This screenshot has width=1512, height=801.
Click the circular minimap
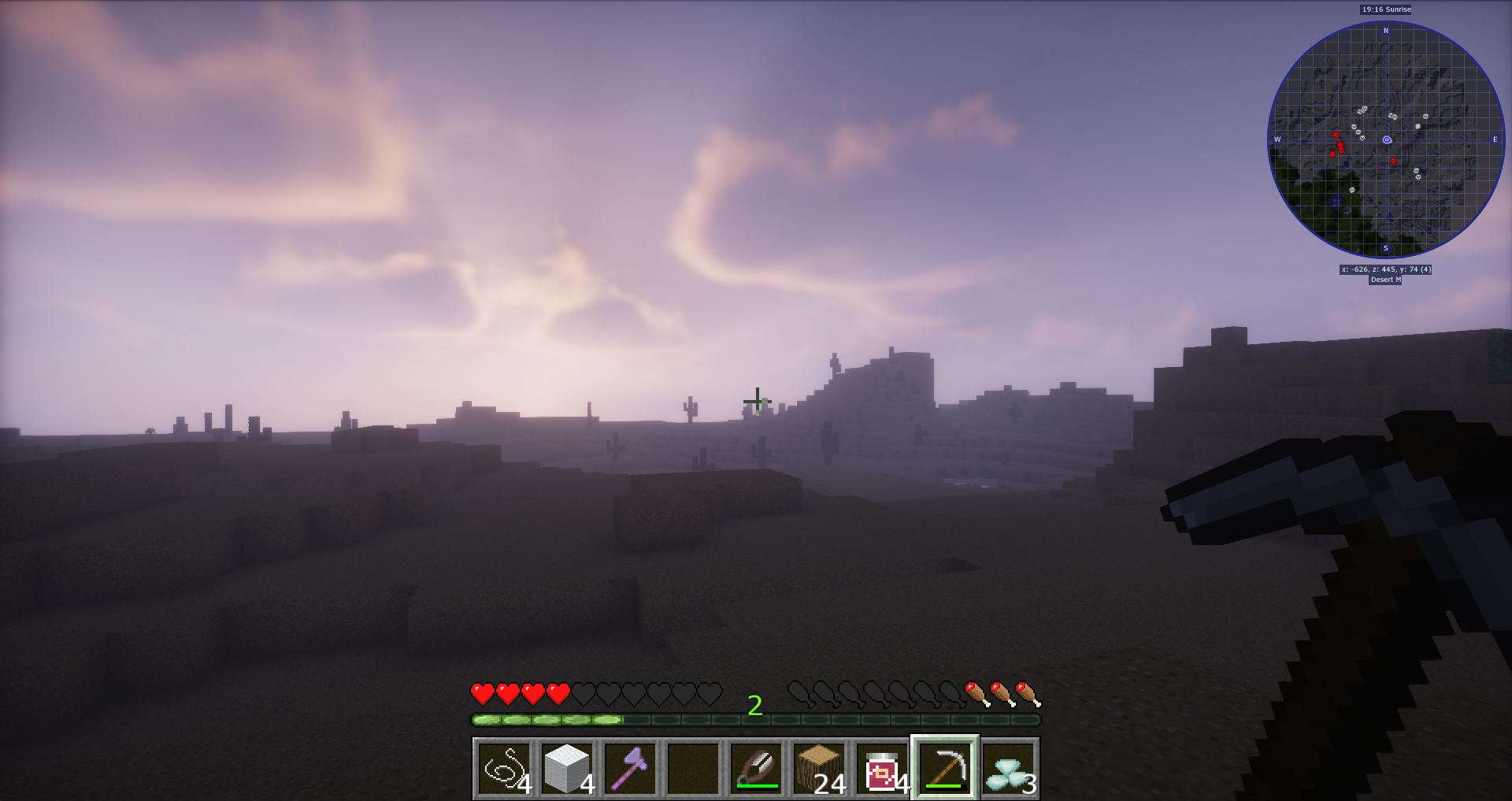[x=1386, y=140]
